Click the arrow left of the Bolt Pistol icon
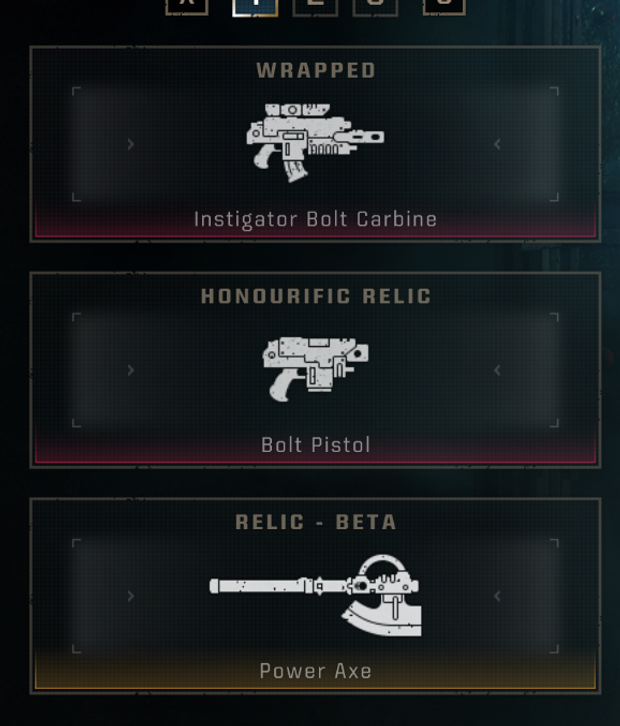The height and width of the screenshot is (726, 620). pos(131,370)
